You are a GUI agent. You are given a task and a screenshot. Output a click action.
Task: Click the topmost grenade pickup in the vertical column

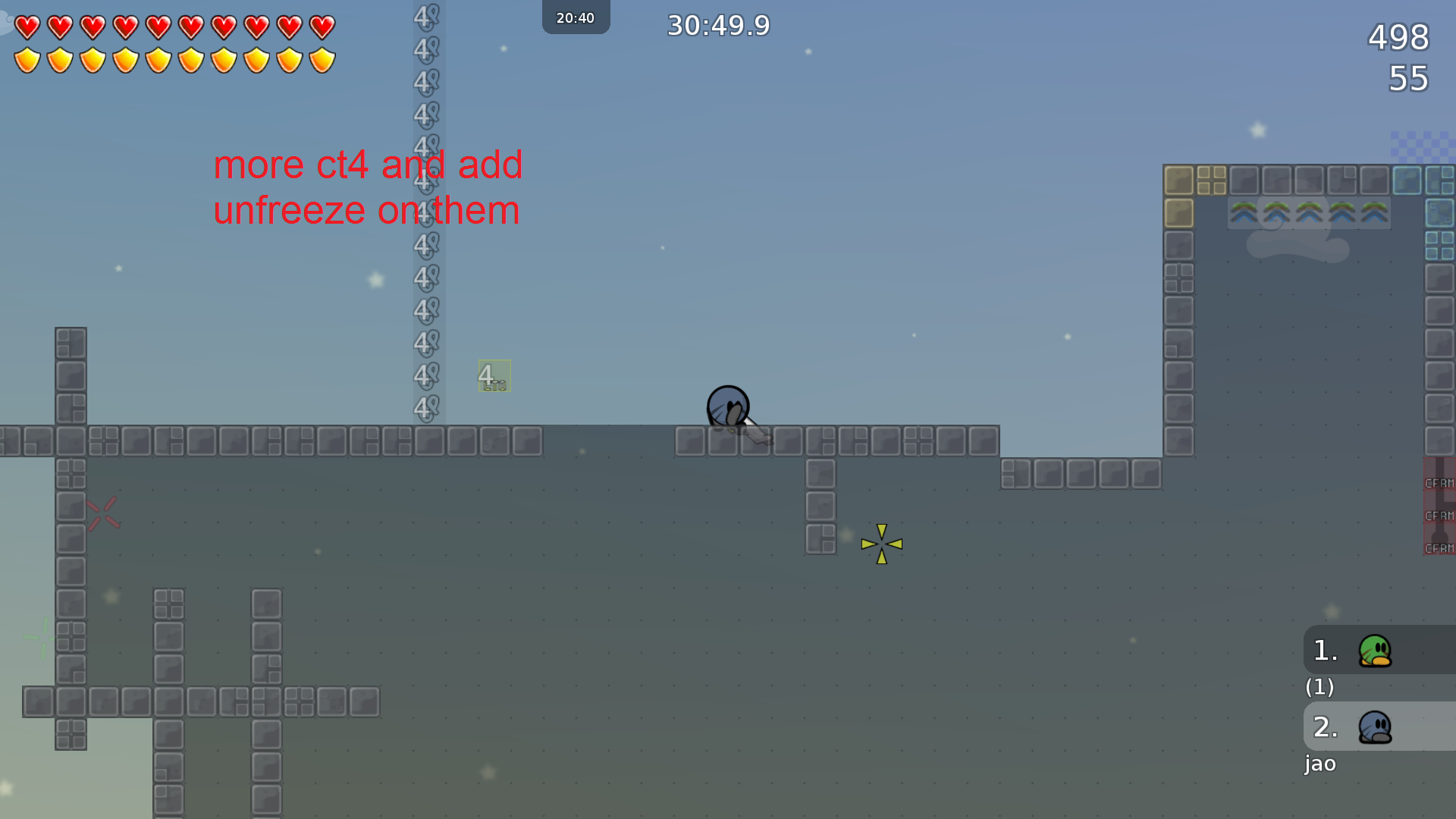point(425,17)
